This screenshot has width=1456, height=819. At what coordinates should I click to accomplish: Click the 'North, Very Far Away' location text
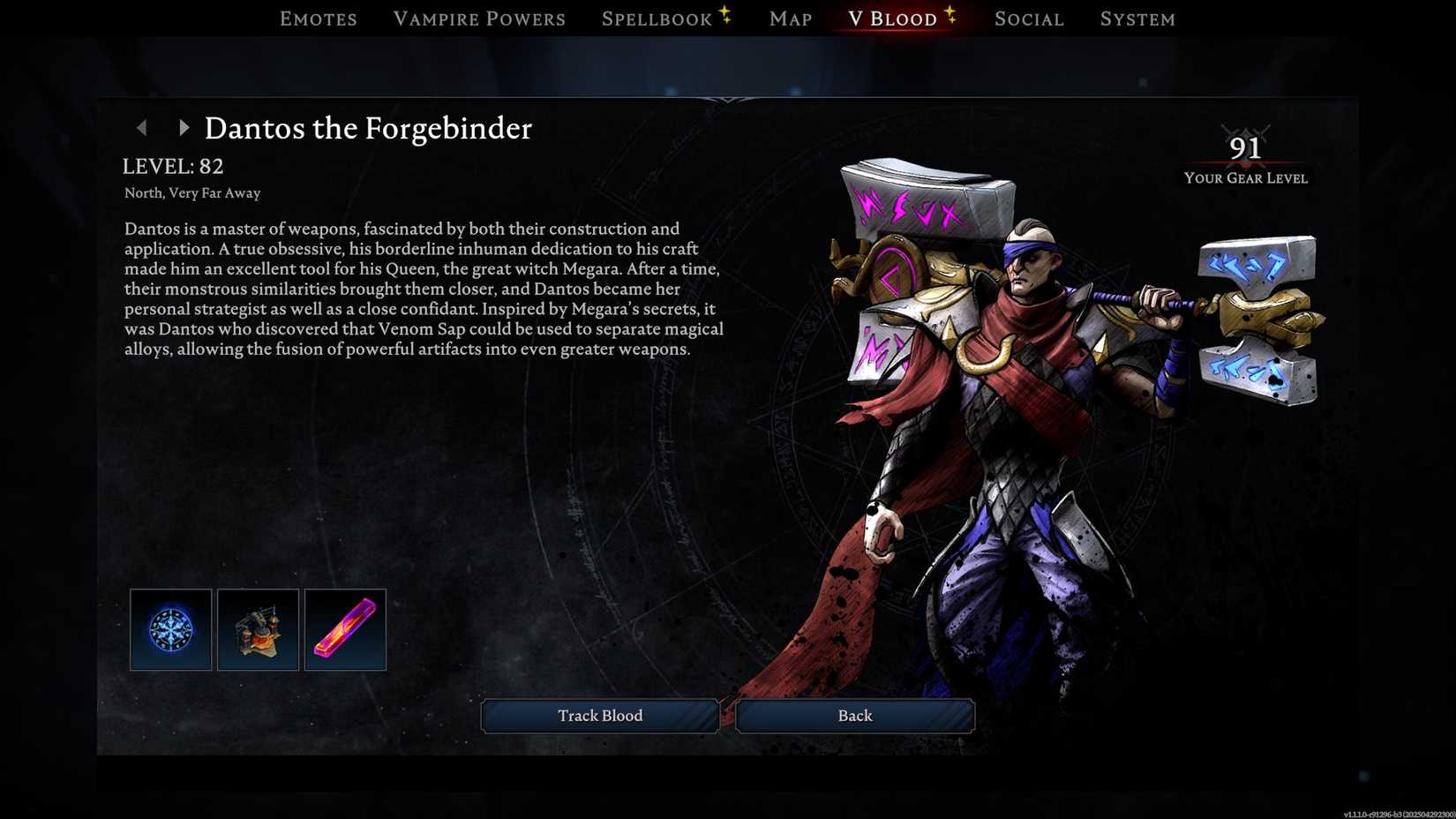coord(191,192)
